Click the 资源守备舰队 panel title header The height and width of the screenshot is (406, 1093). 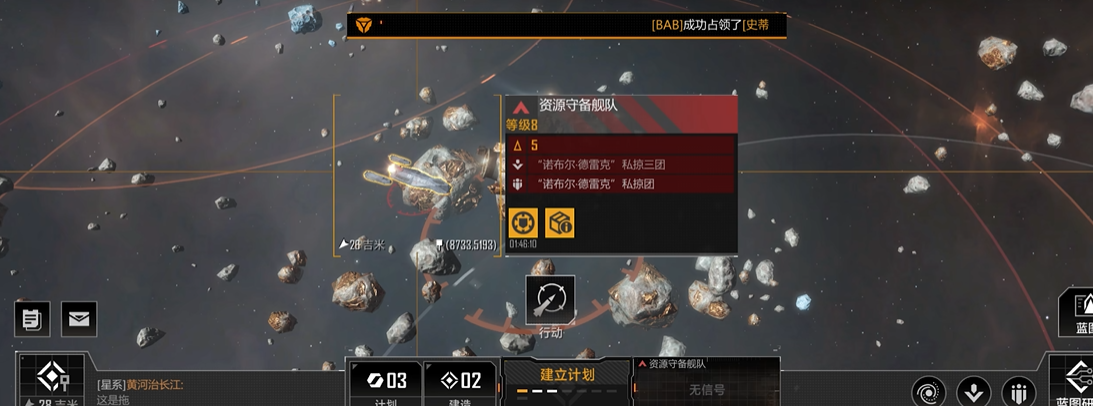pos(621,106)
